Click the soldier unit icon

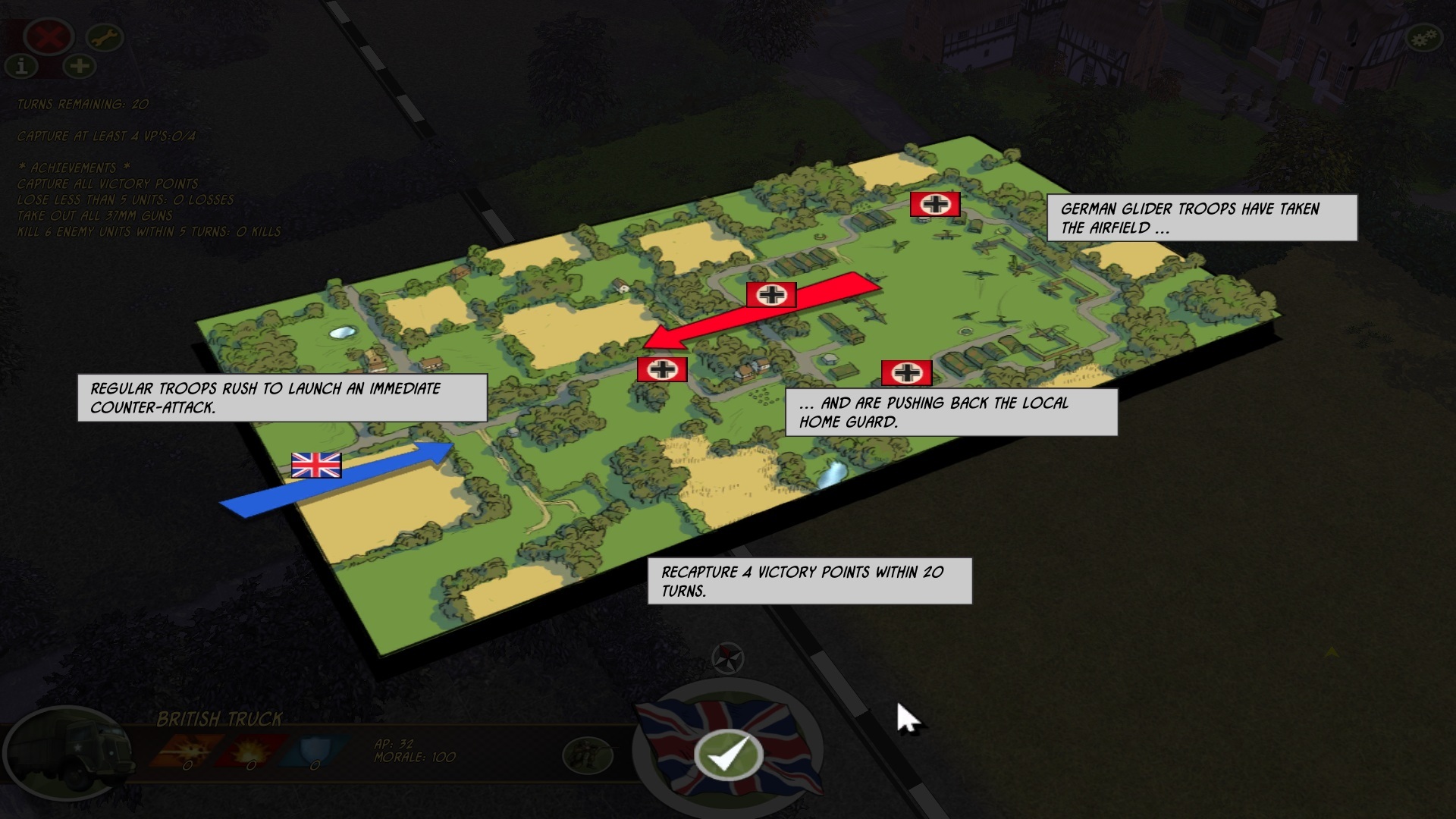pyautogui.click(x=588, y=754)
